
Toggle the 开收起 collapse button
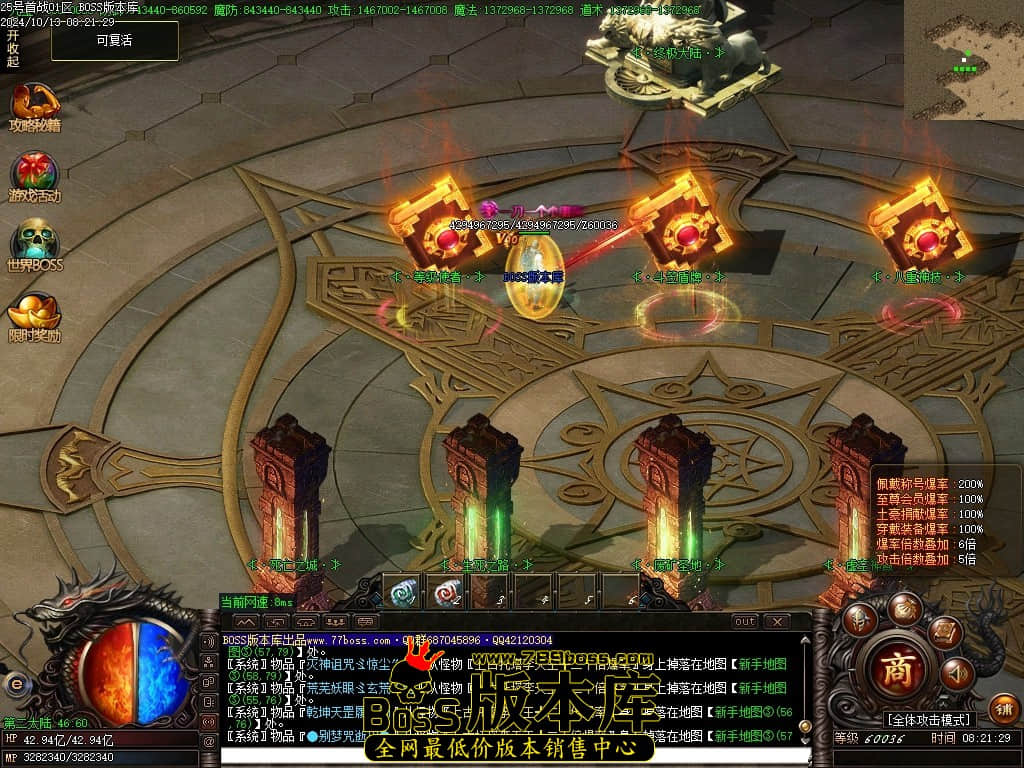coord(12,48)
